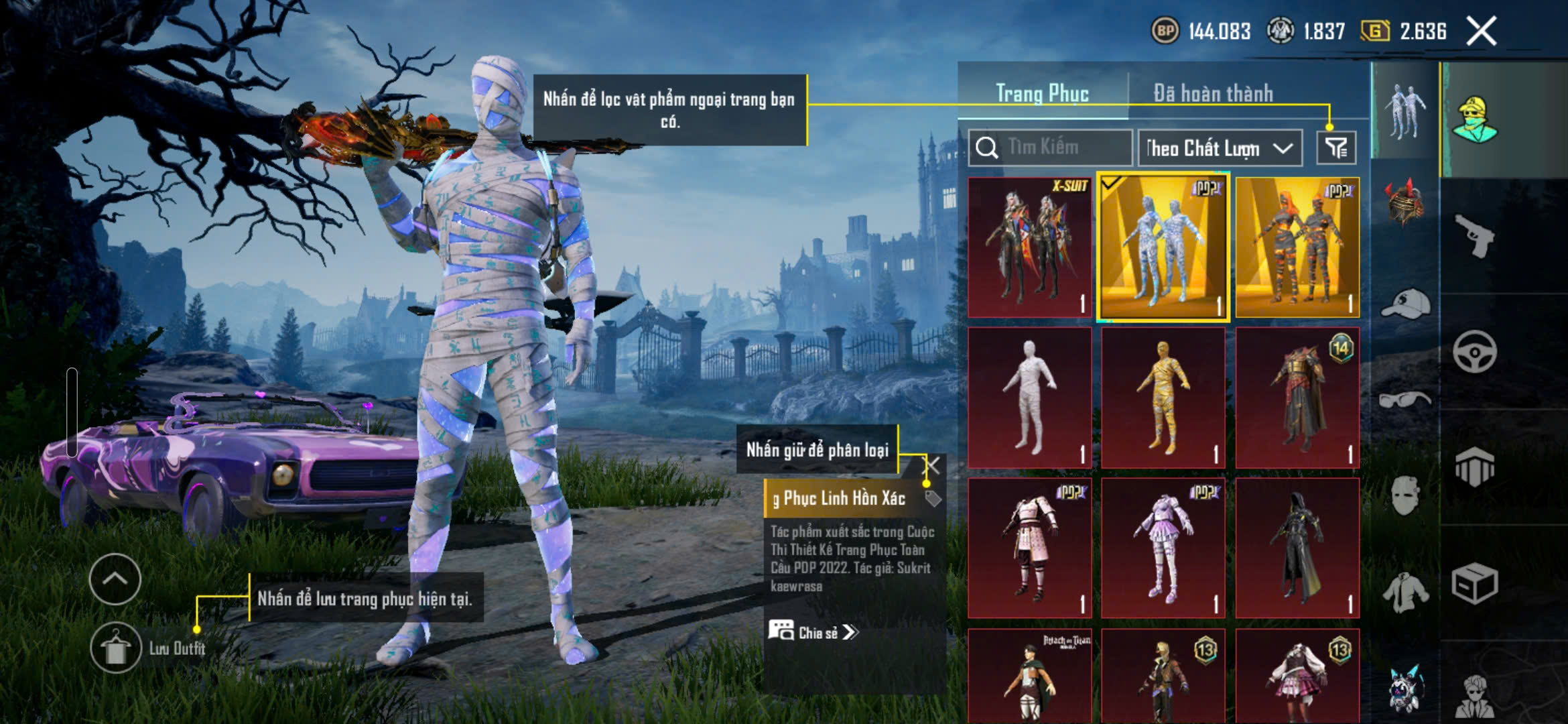Open the Đã hoàn thành tab
The width and height of the screenshot is (1568, 724).
[x=1213, y=93]
